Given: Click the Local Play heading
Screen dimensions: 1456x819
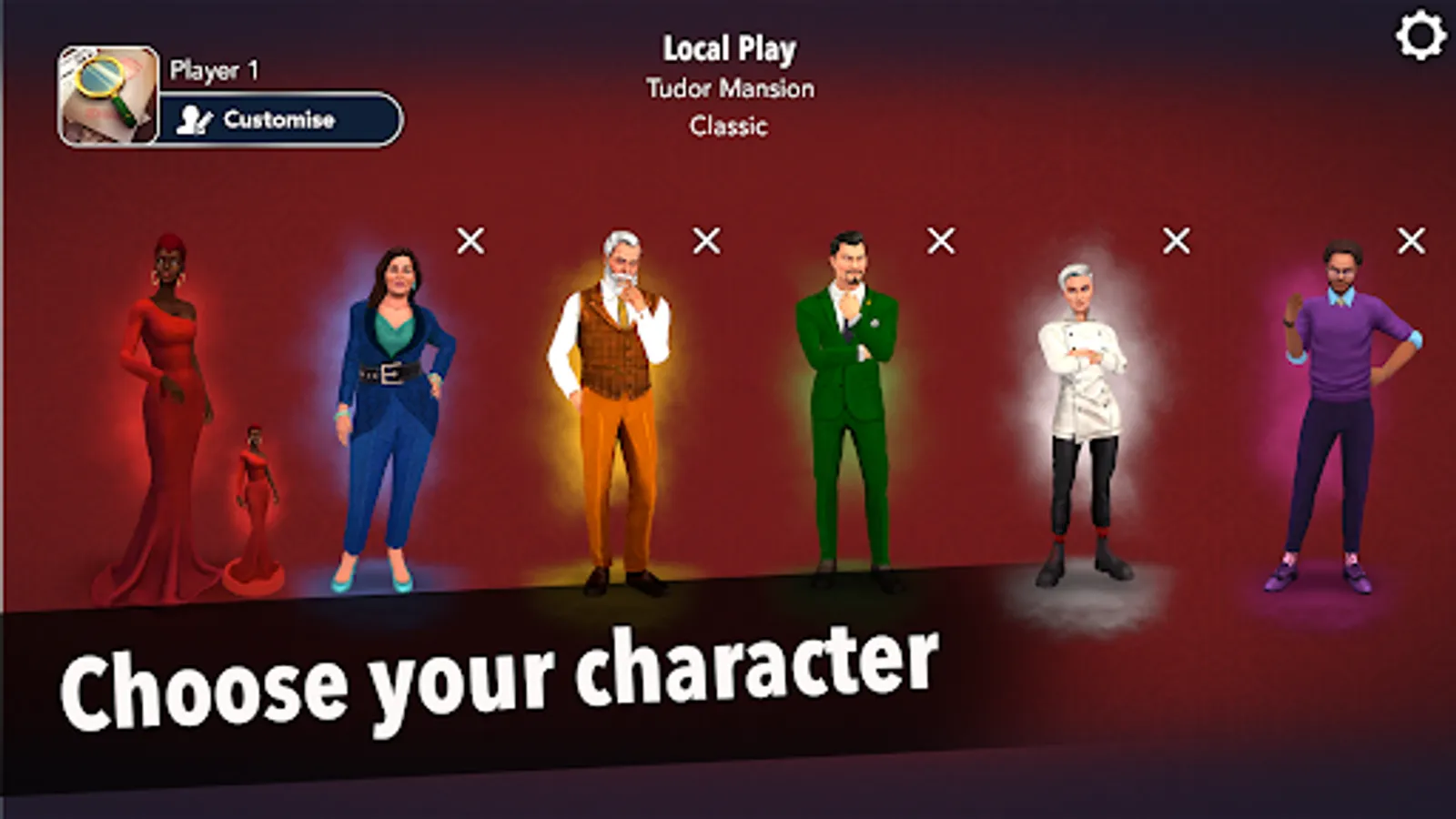Looking at the screenshot, I should tap(729, 48).
